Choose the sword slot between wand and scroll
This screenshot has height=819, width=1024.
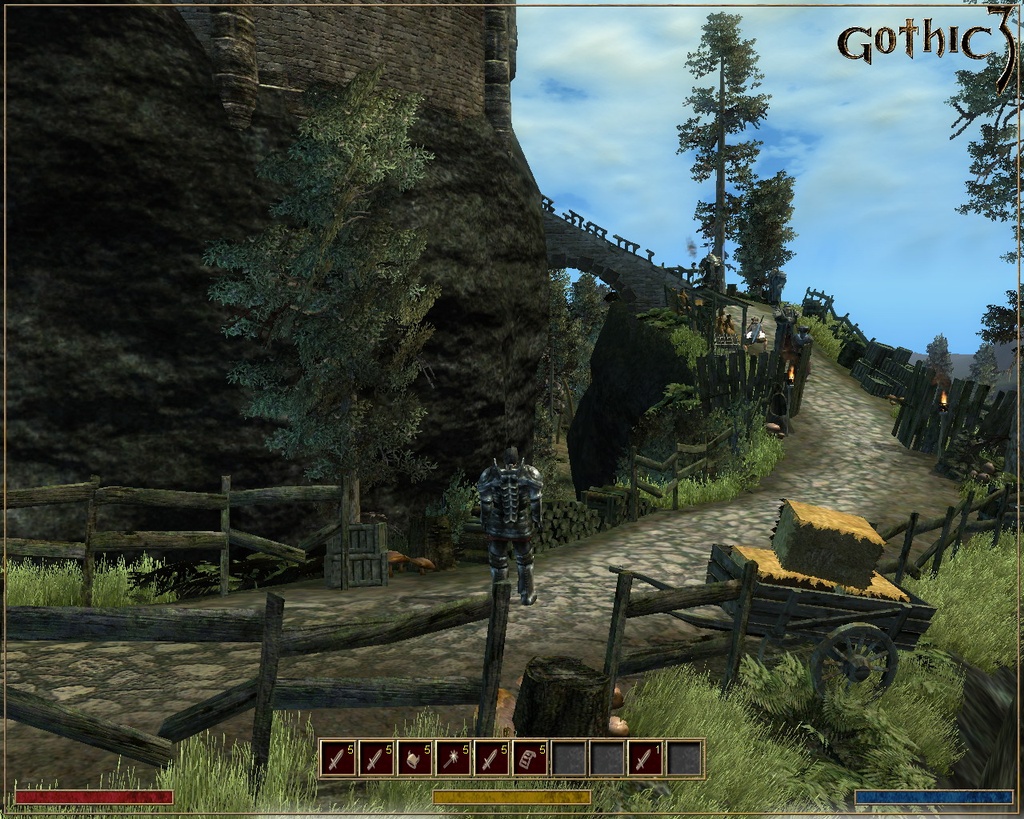492,759
